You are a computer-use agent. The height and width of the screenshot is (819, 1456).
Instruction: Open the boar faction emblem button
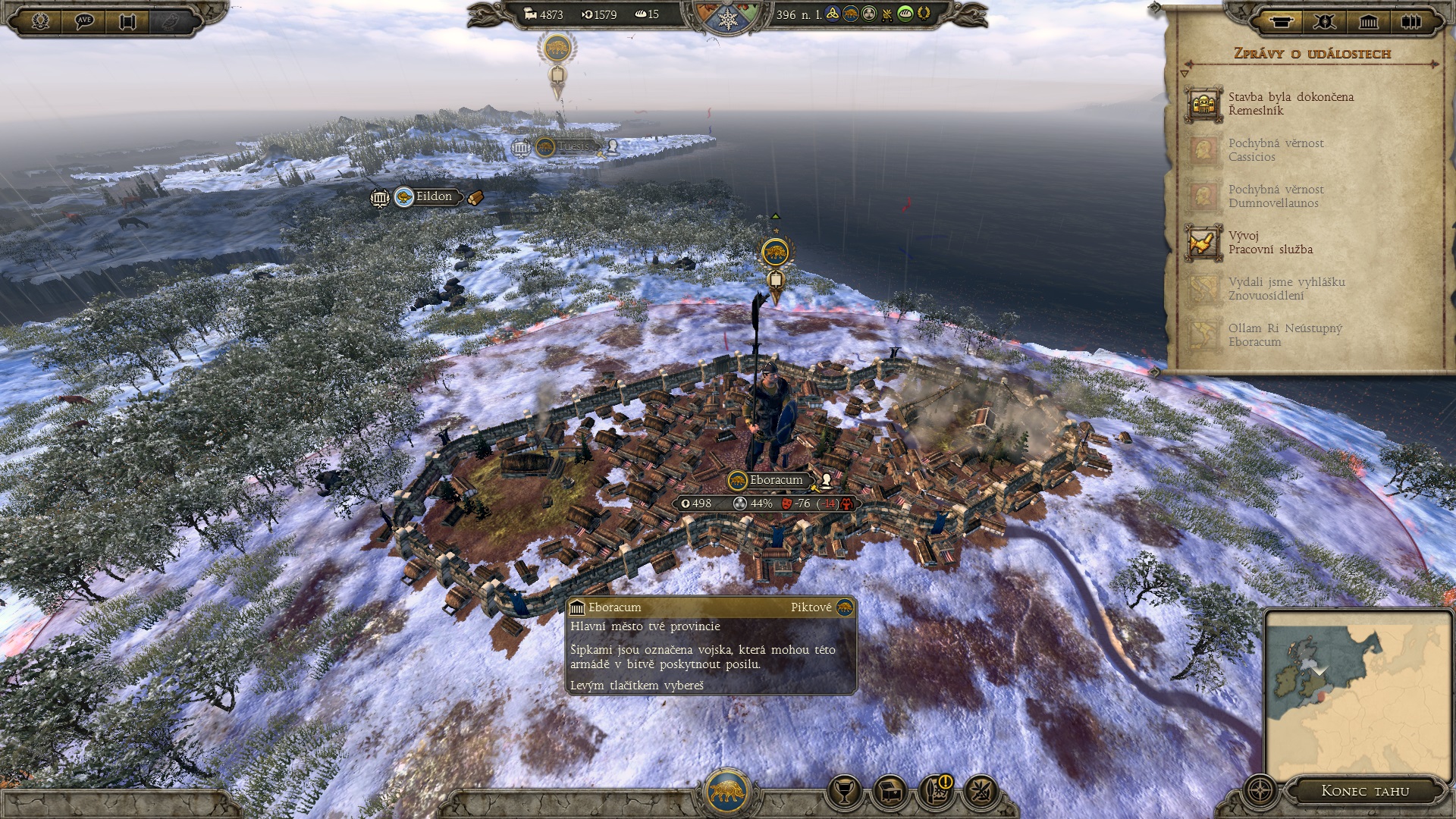[727, 792]
